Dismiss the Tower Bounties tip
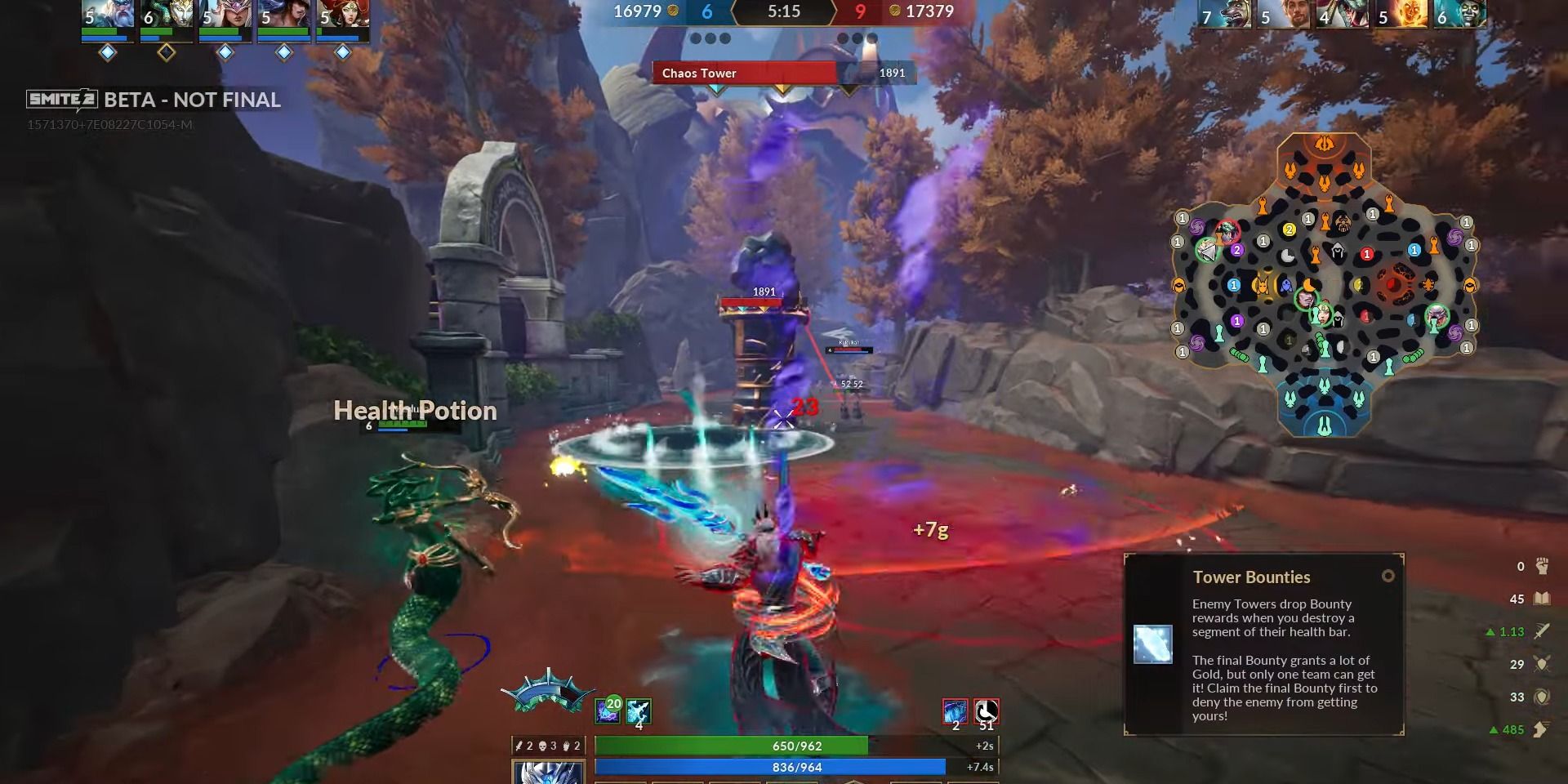1568x784 pixels. click(1388, 577)
